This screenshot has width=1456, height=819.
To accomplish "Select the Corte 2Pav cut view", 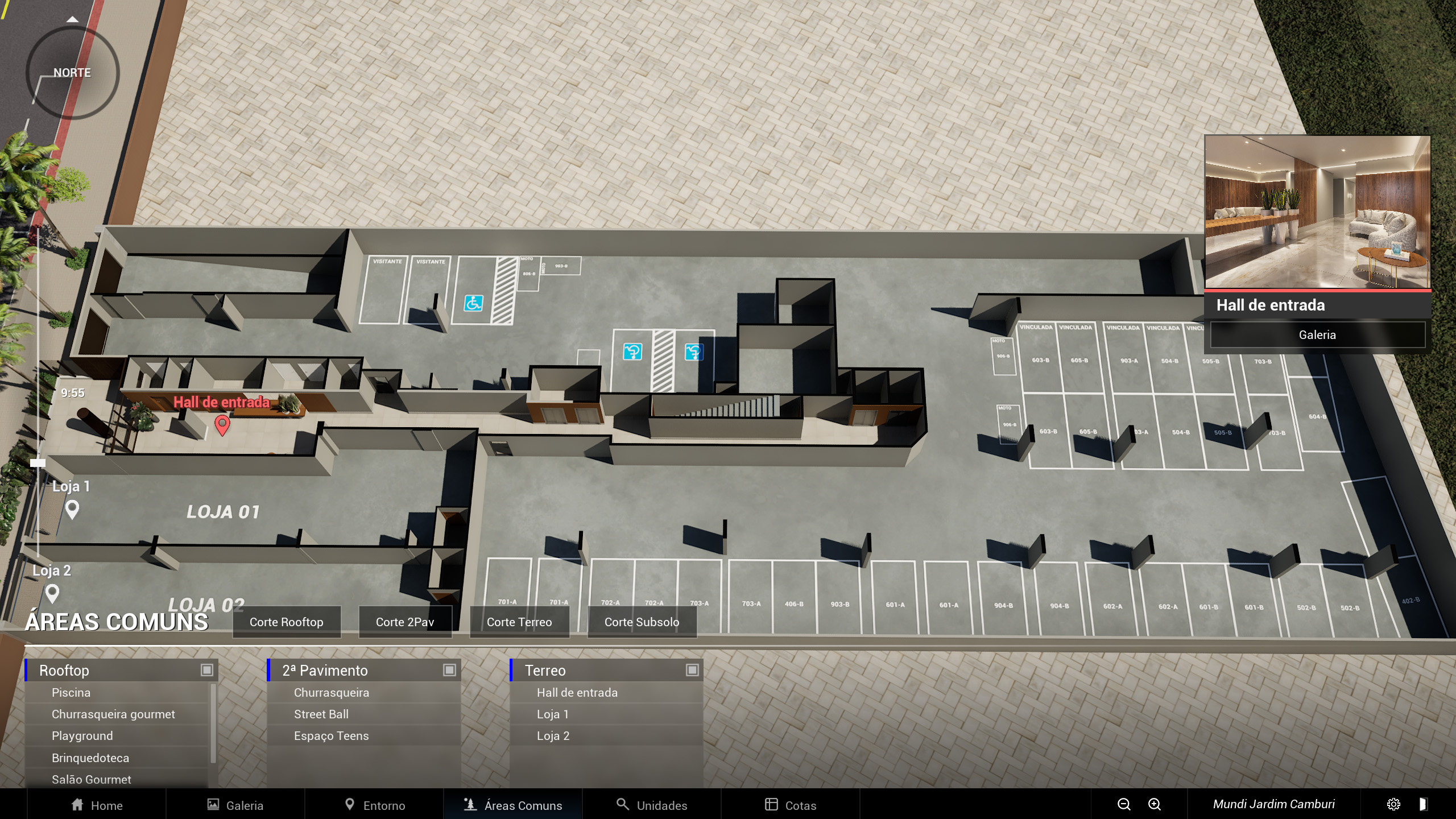I will pos(405,622).
